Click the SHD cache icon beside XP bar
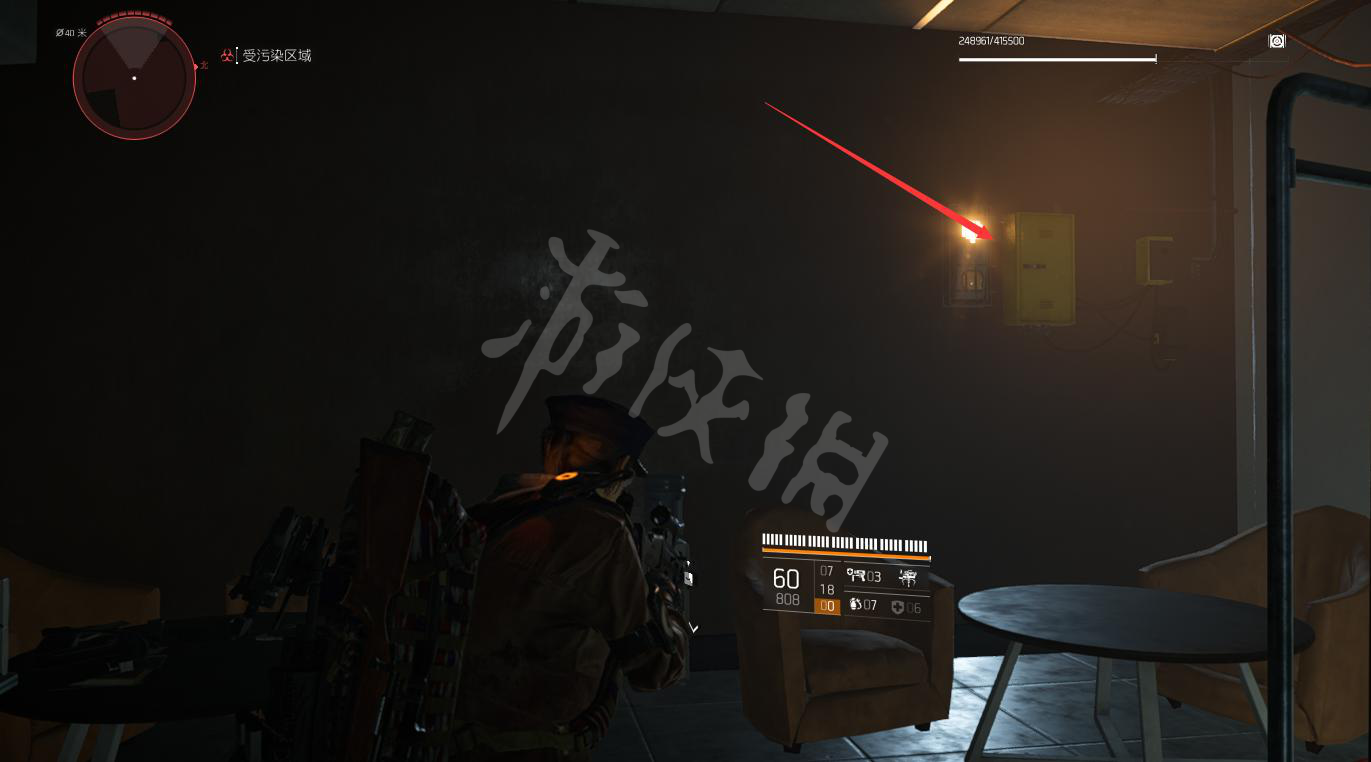Image resolution: width=1371 pixels, height=762 pixels. (1277, 41)
